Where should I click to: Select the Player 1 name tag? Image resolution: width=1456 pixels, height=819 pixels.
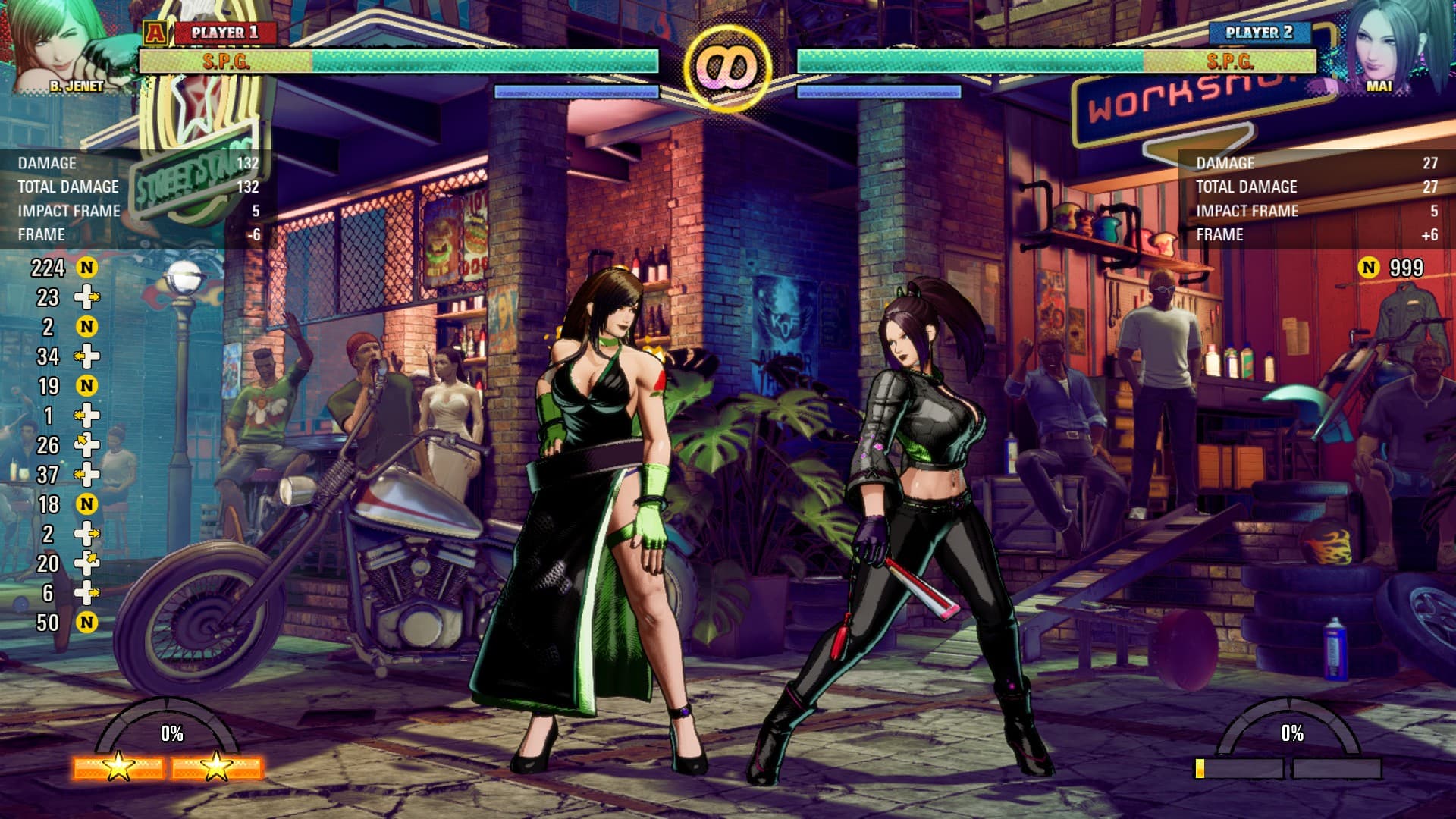click(x=224, y=33)
